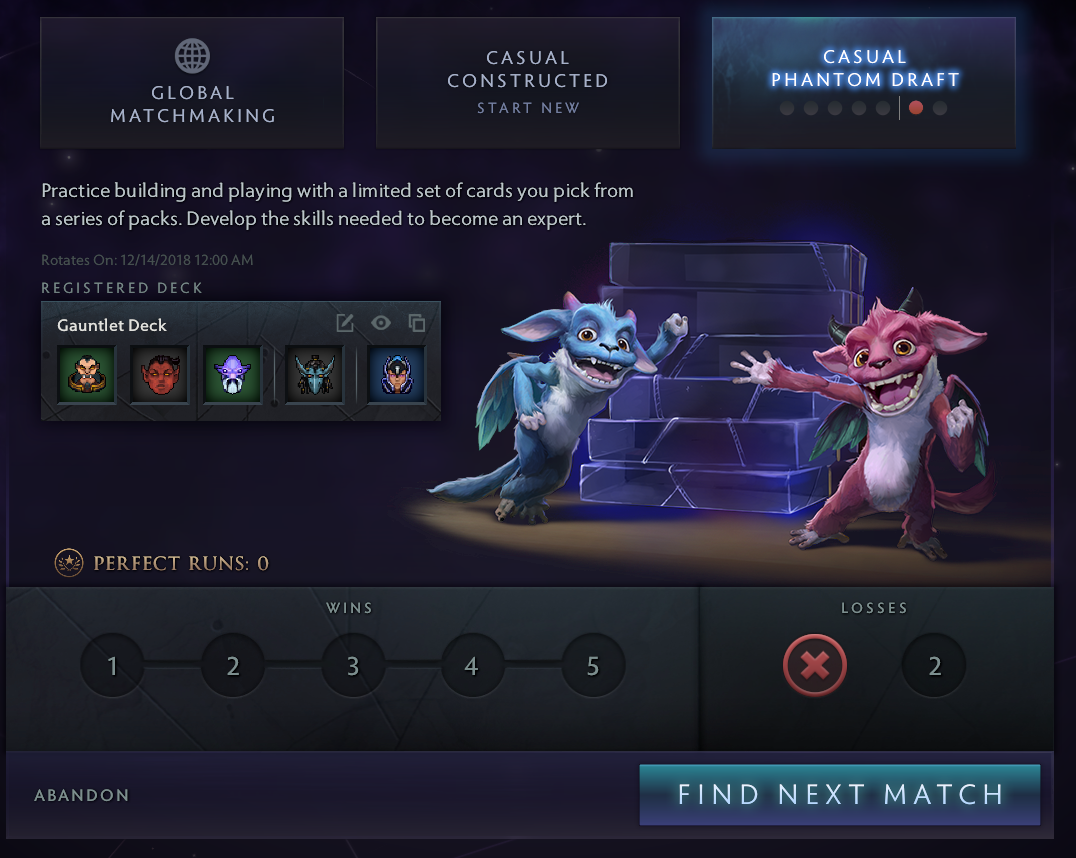This screenshot has height=858, width=1076.
Task: Select the mustached hero on green background
Action: [86, 374]
